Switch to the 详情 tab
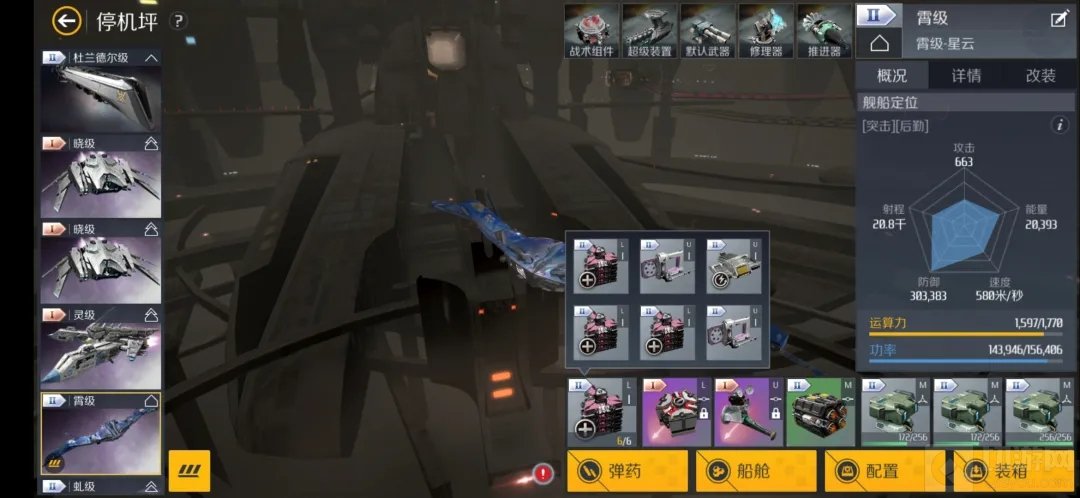 pos(965,76)
